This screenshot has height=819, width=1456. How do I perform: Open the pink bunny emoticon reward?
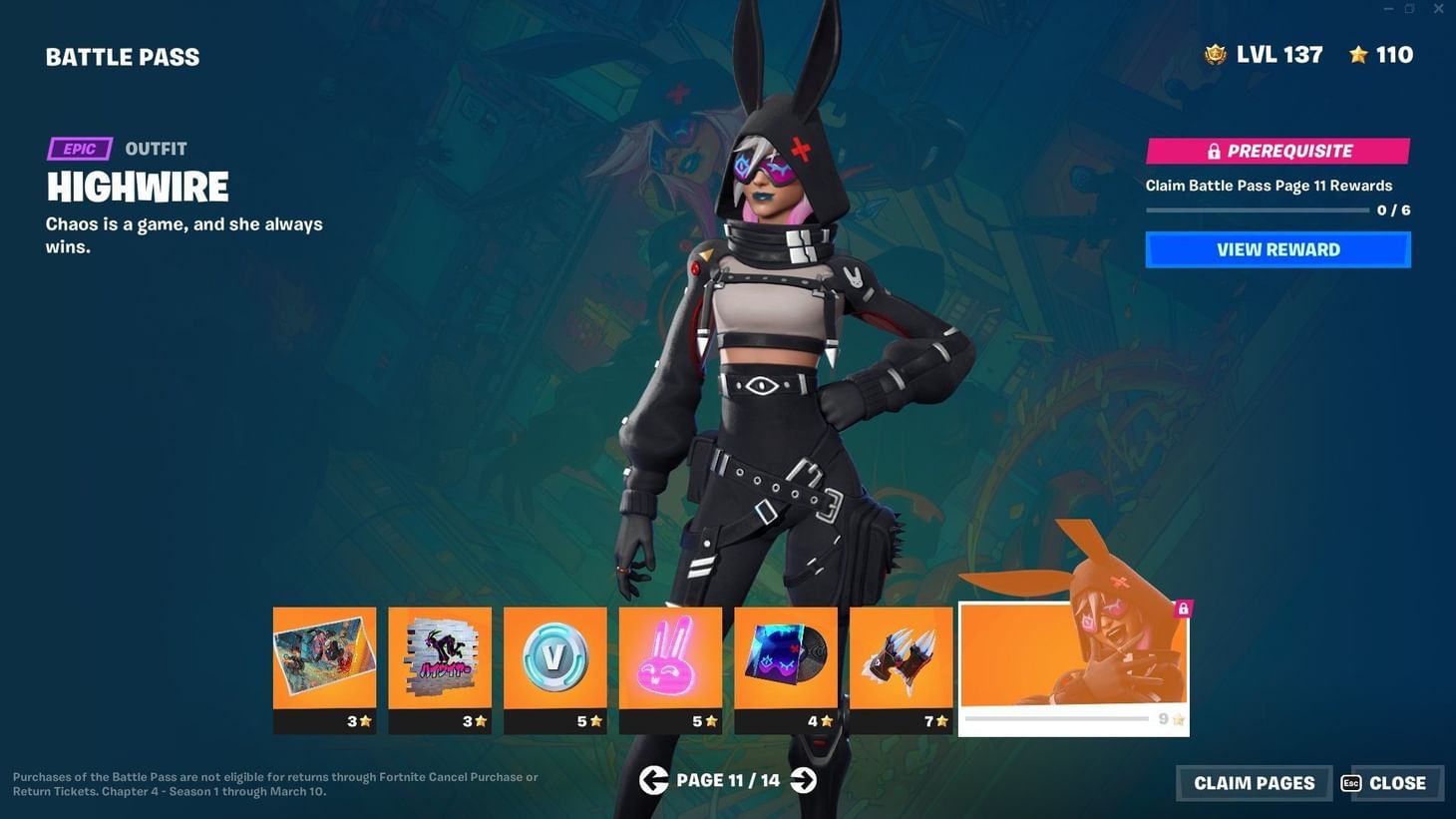coord(670,658)
